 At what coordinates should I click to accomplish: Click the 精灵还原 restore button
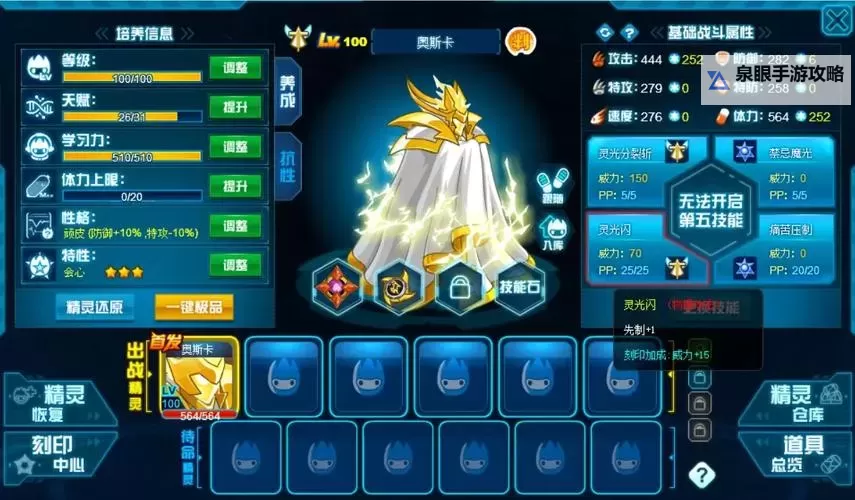coord(95,306)
